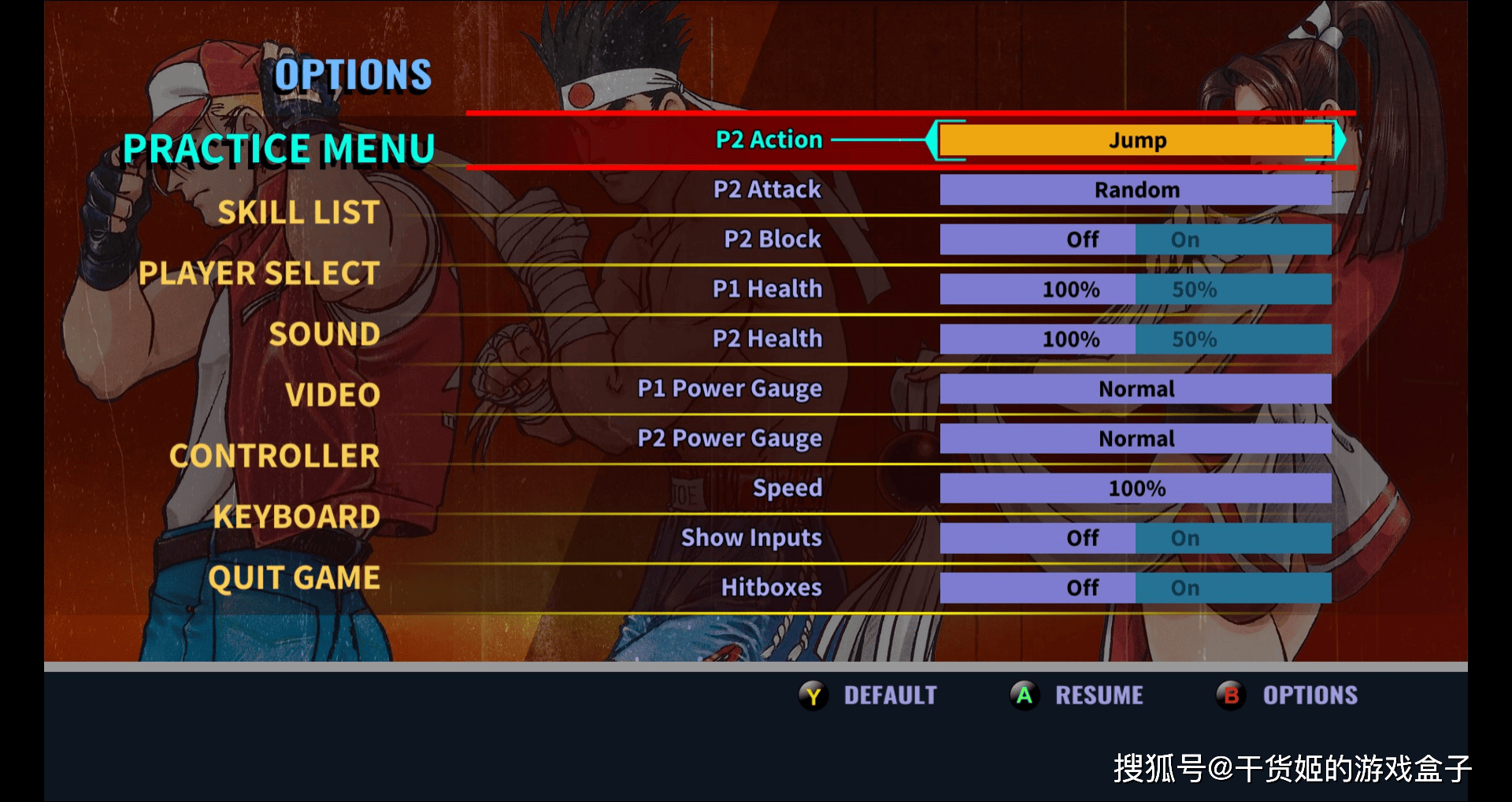Select the Controller settings entry
Screen dimensions: 1512x802
pos(274,455)
